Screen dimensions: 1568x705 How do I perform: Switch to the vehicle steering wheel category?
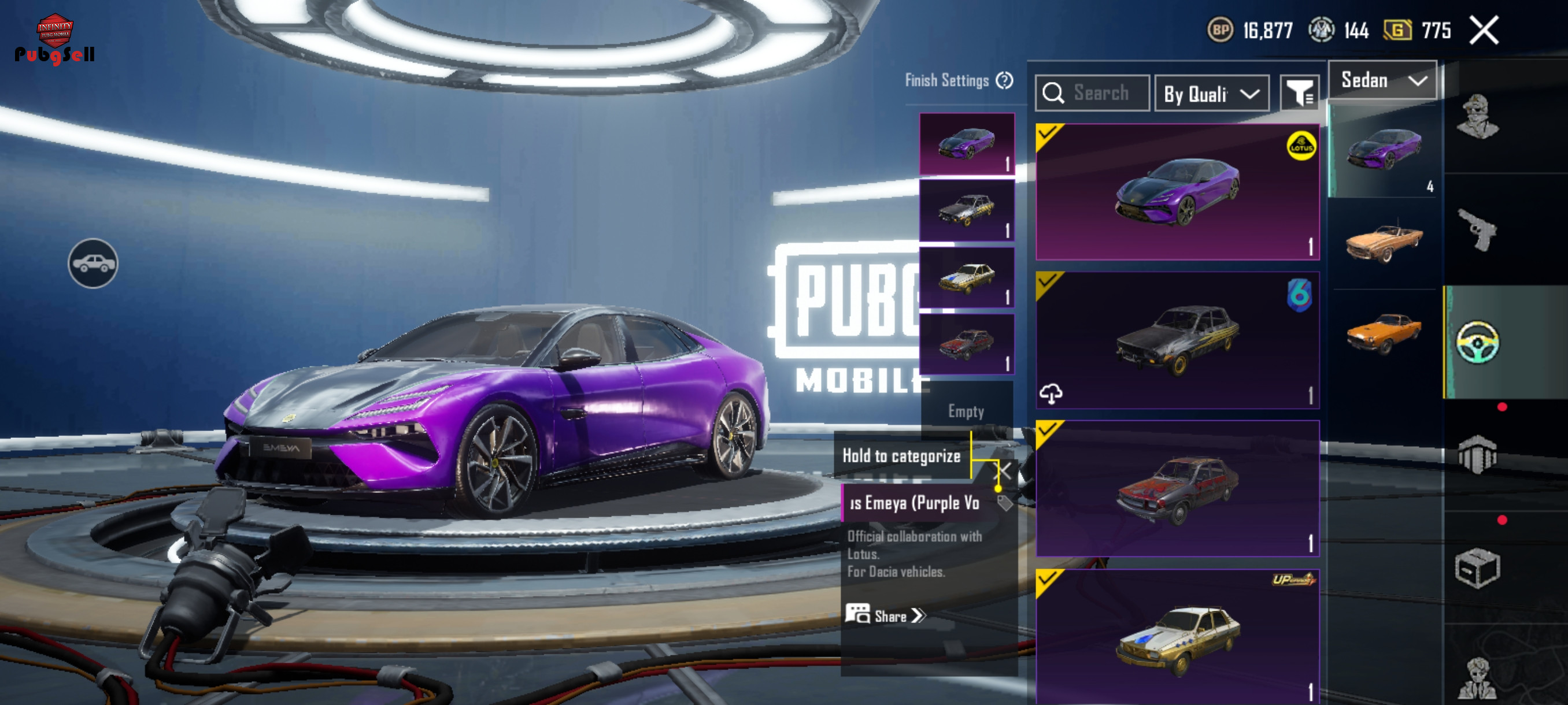[1477, 343]
